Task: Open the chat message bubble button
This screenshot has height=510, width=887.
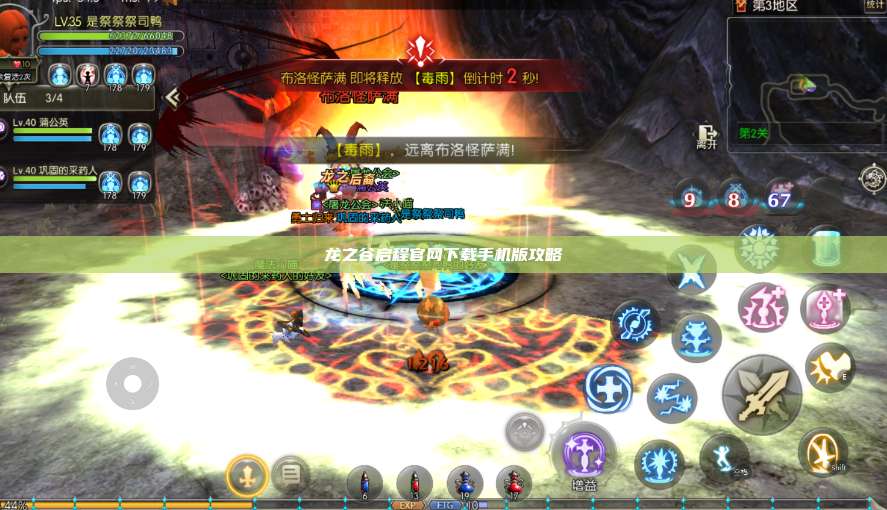Action: point(290,473)
